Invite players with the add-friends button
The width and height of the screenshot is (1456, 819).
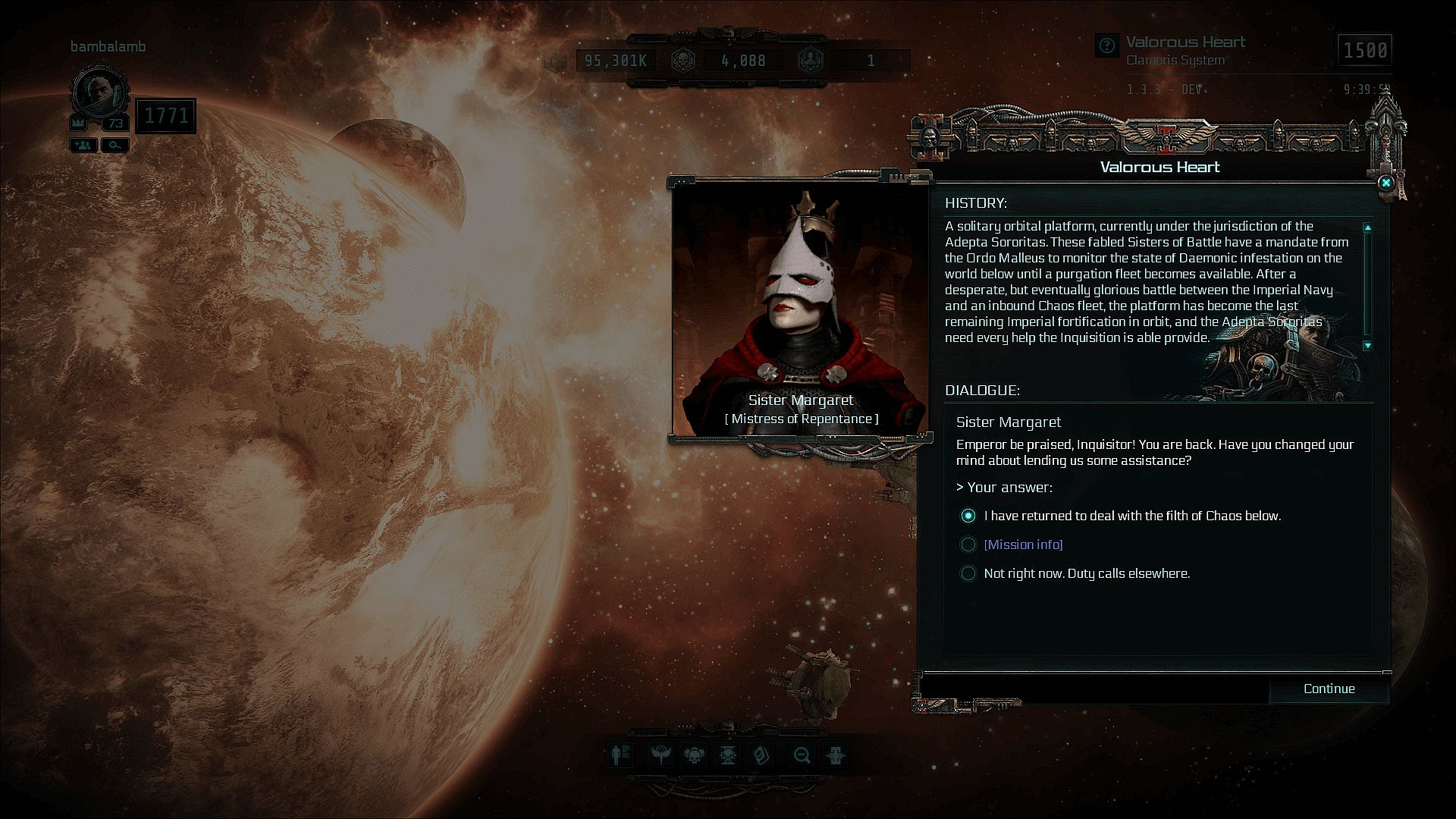click(83, 145)
